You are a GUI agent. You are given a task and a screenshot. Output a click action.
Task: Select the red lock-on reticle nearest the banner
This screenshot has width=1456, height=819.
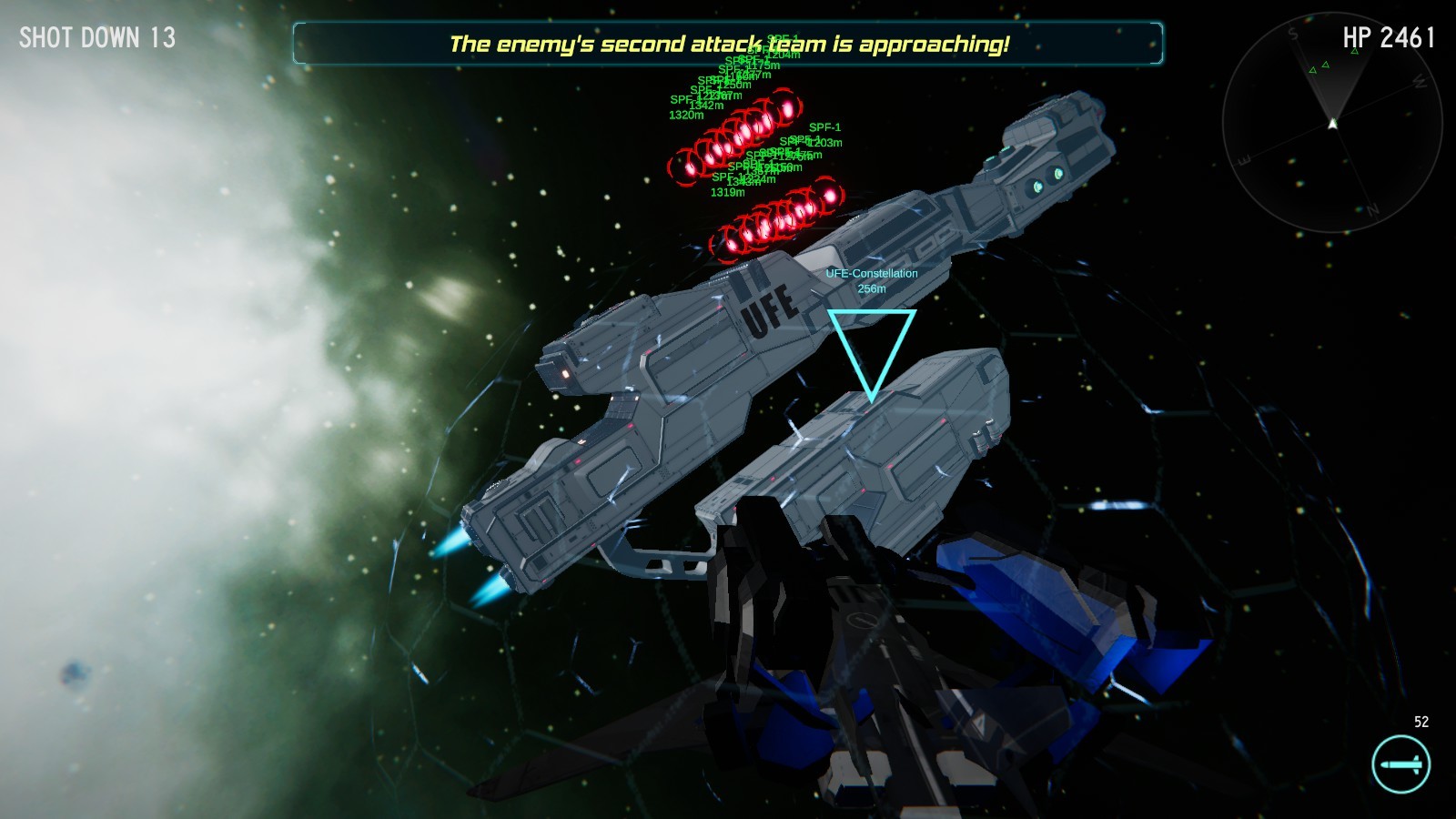coord(786,106)
